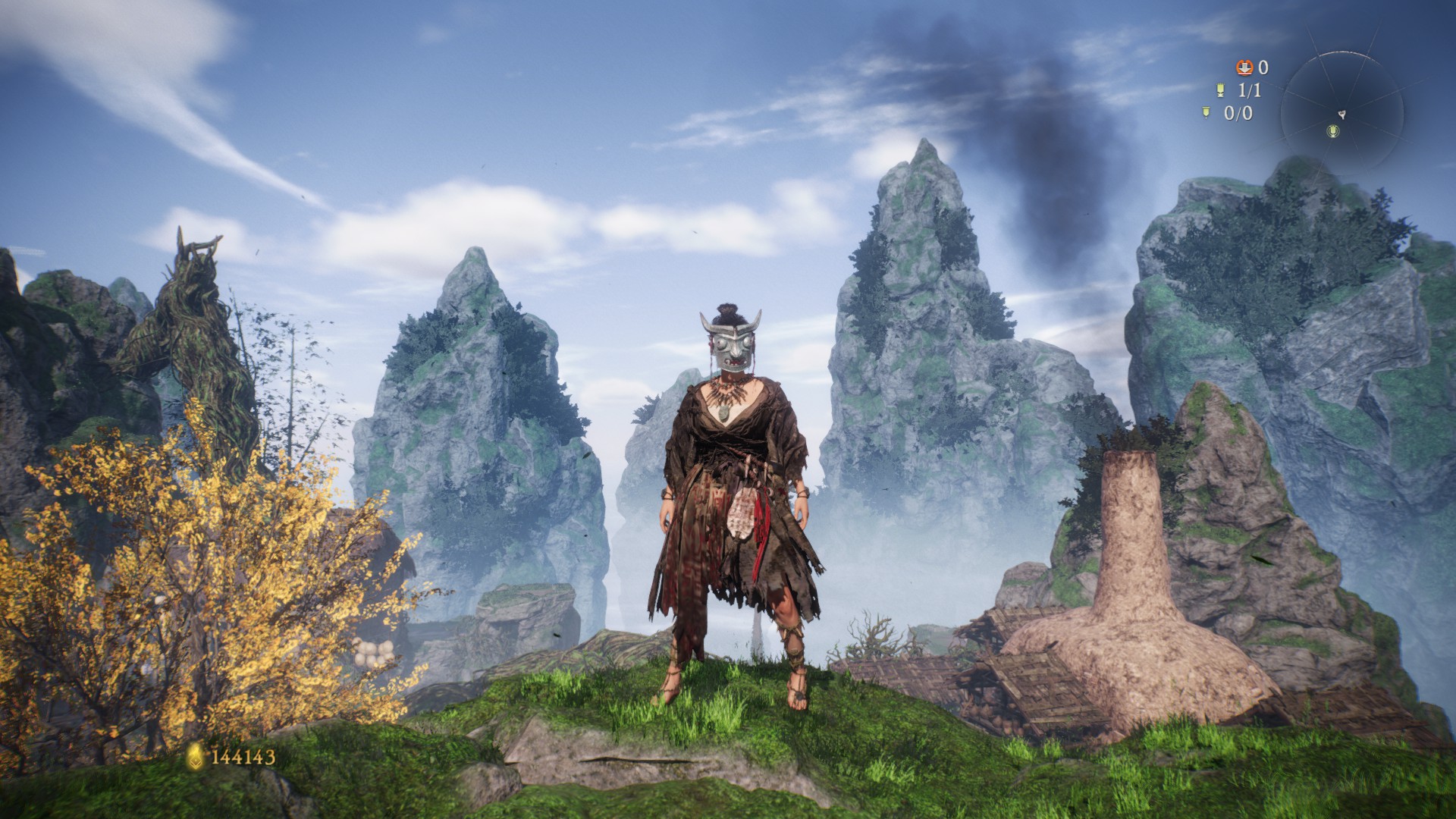Click the white player arrow on the minimap
This screenshot has width=1456, height=819.
[x=1341, y=115]
